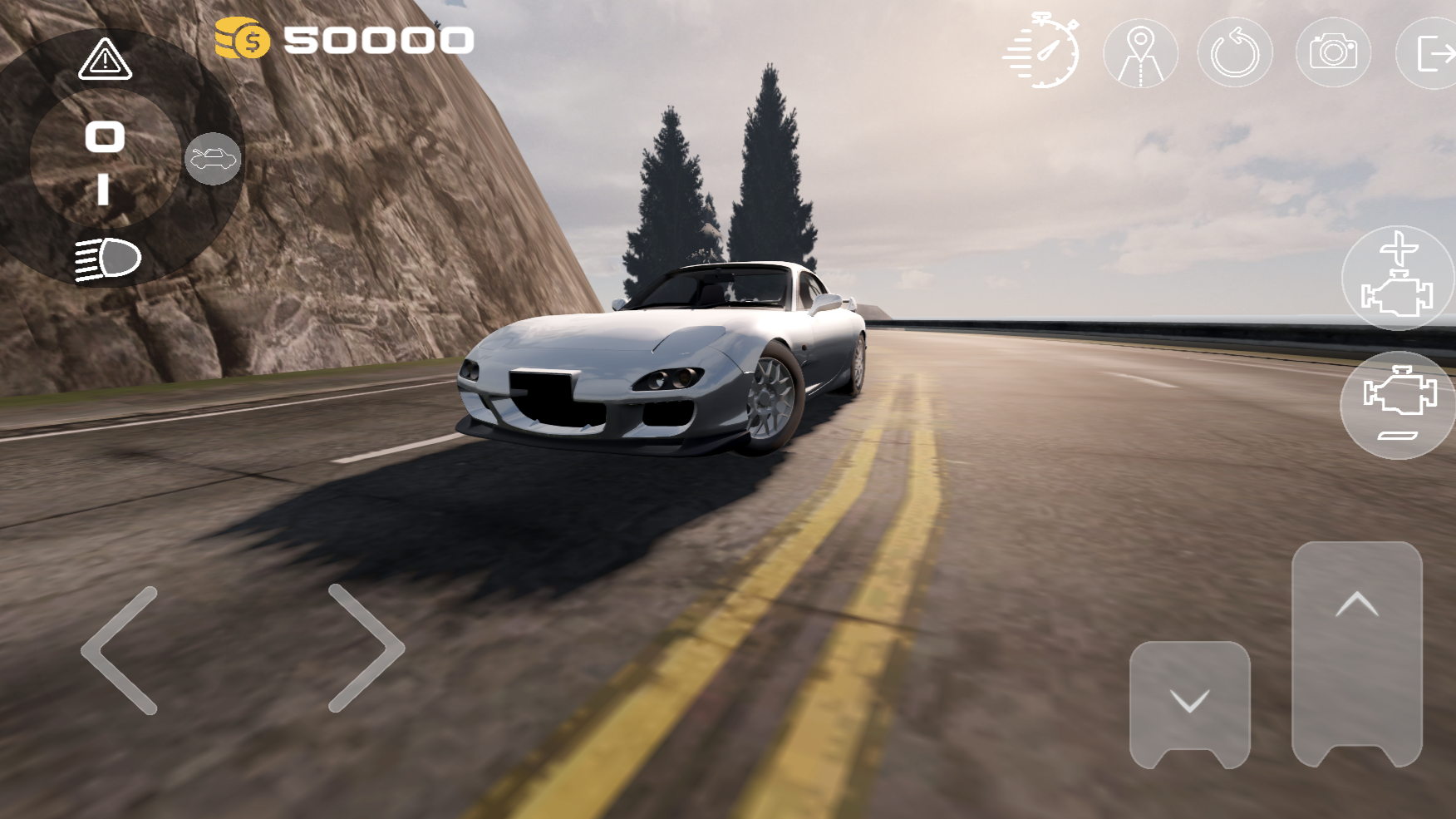Increase engine power with plus button
Screen dimensions: 1456x819
point(1398,278)
